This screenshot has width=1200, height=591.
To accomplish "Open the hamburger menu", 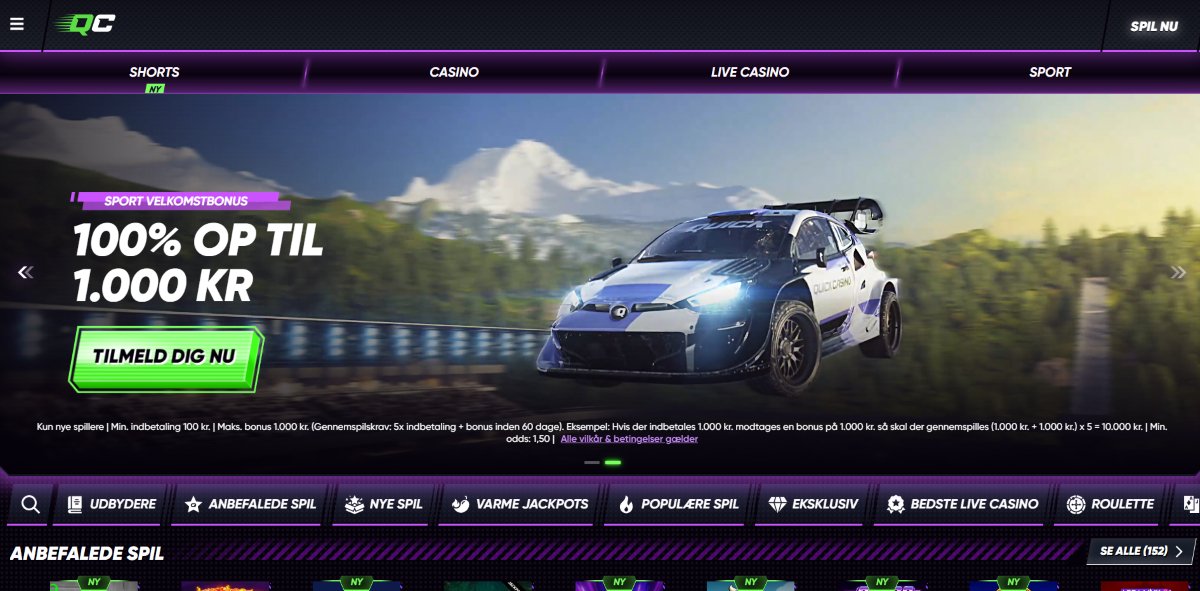I will [17, 24].
